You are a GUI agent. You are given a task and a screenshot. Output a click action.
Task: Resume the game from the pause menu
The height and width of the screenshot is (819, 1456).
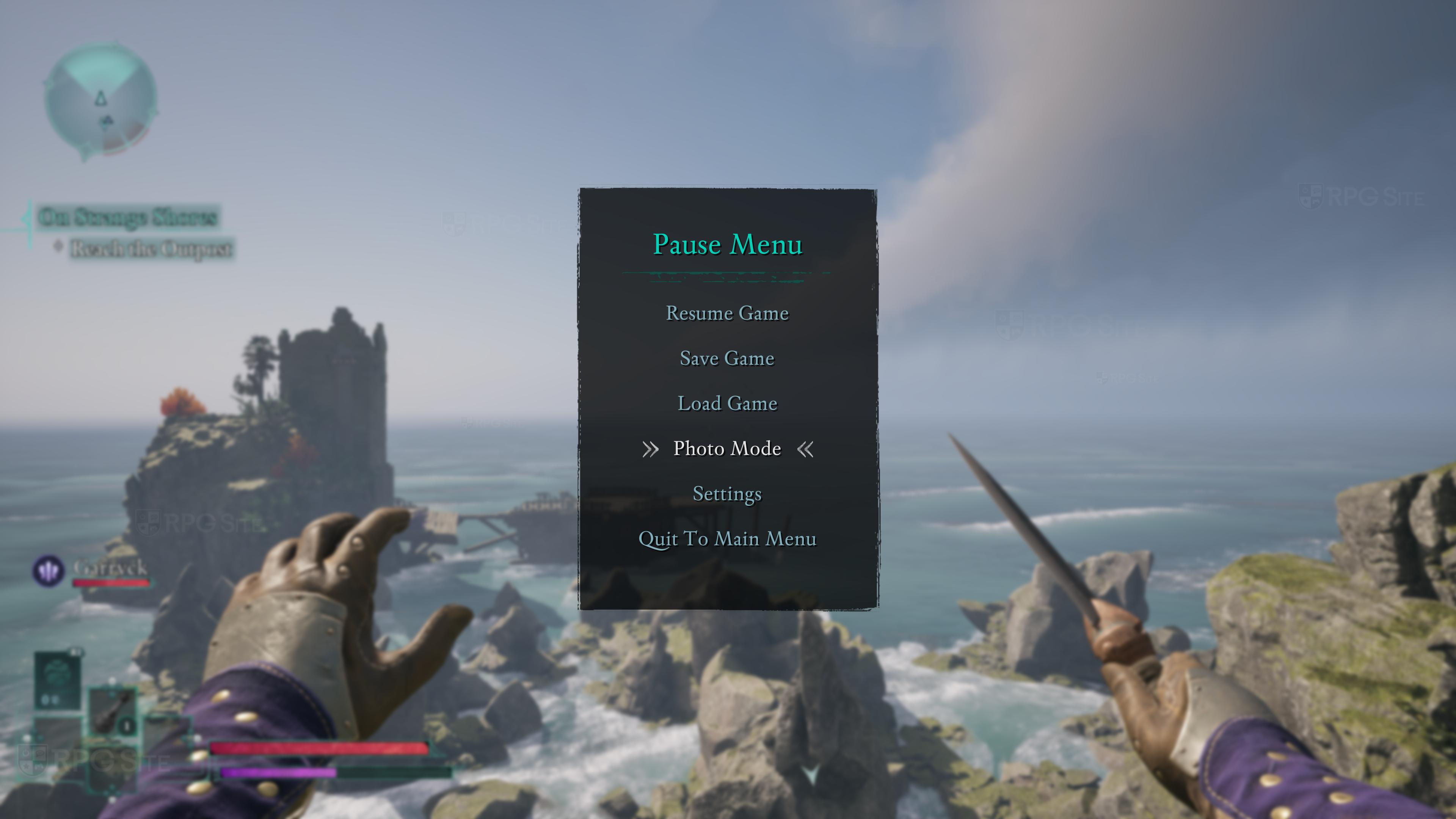tap(727, 313)
